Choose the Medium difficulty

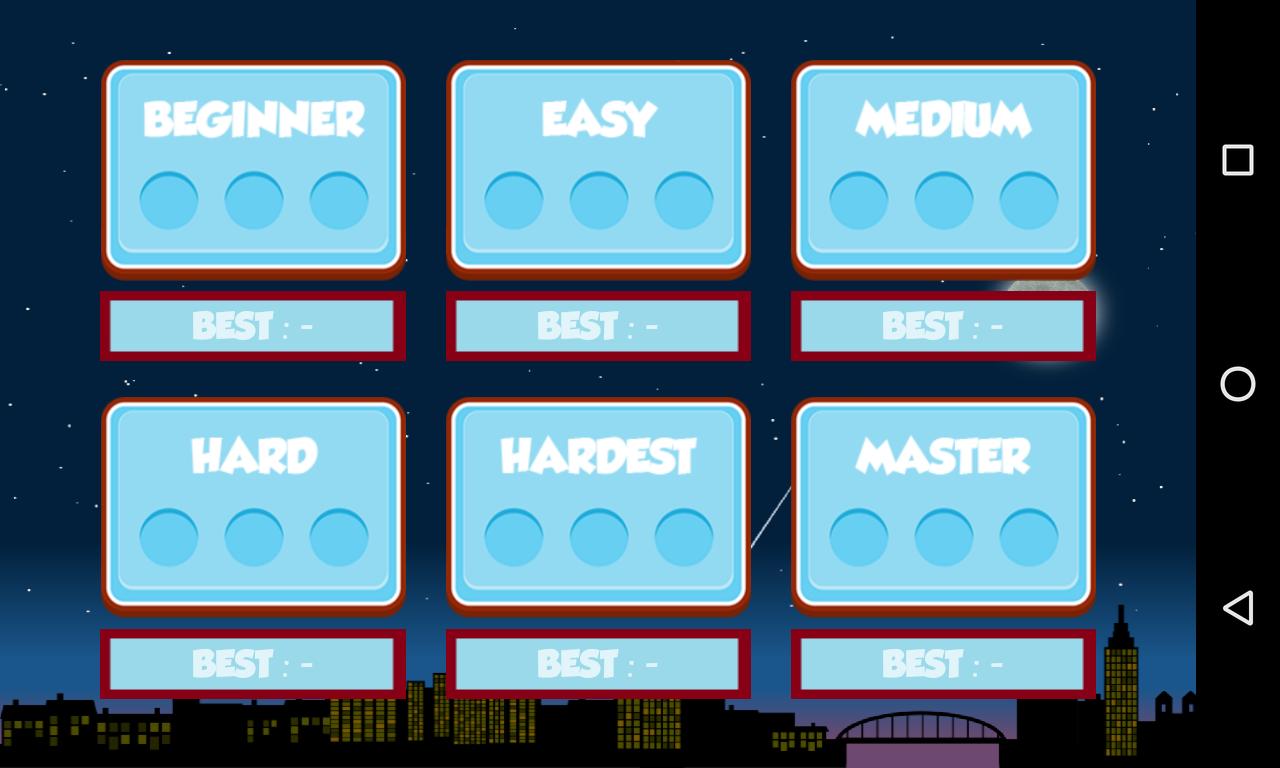(x=942, y=168)
